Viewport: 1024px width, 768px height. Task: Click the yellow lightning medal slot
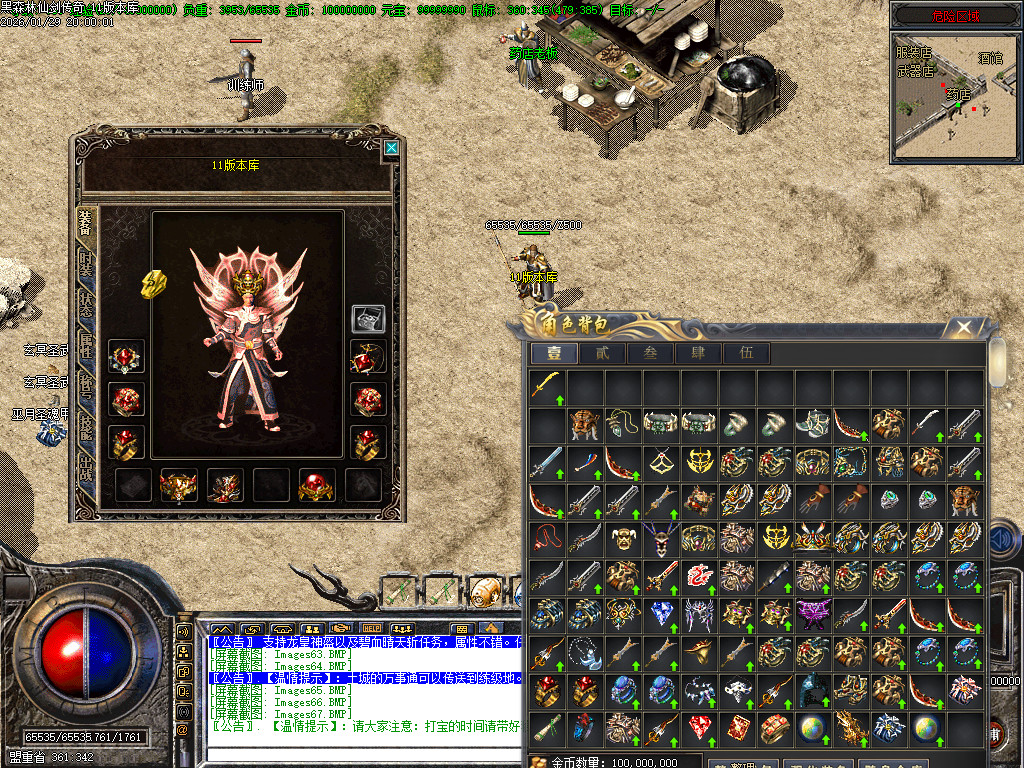pos(153,284)
